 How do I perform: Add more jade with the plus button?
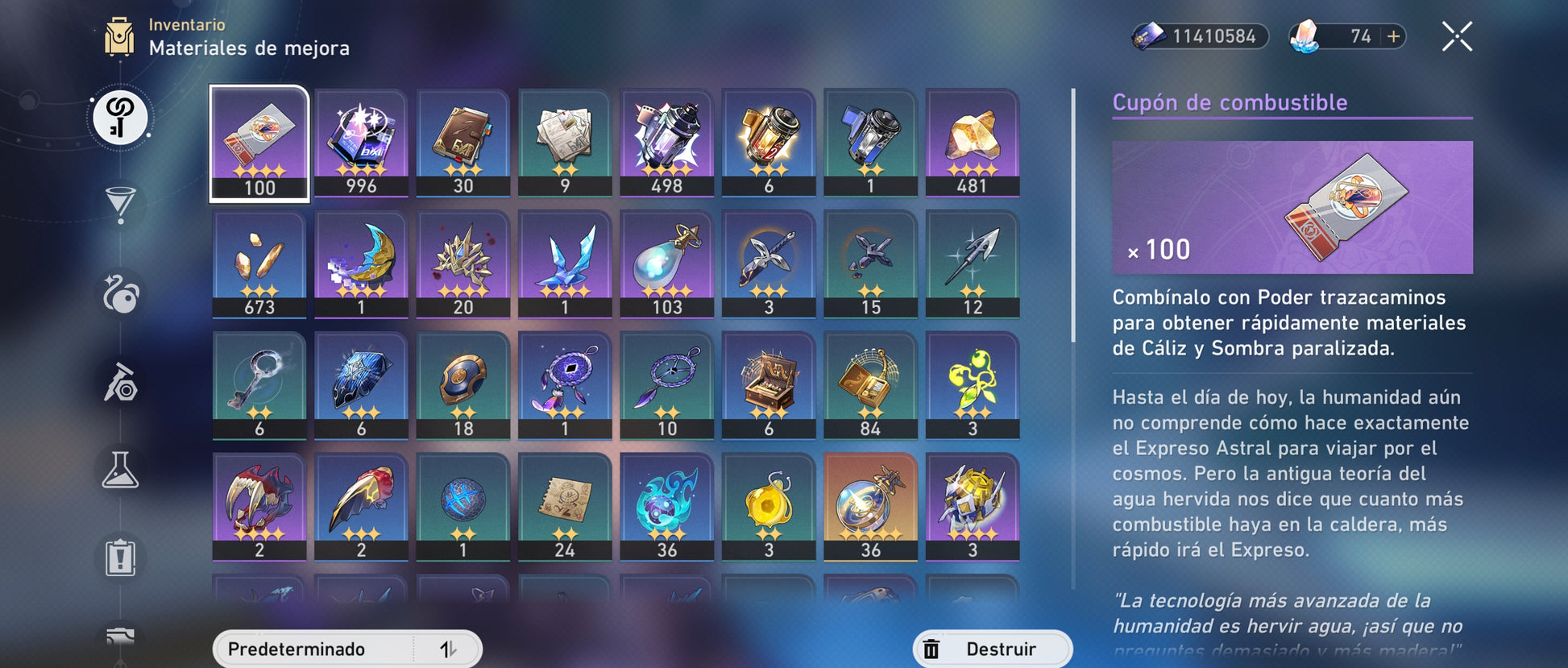pyautogui.click(x=1393, y=36)
